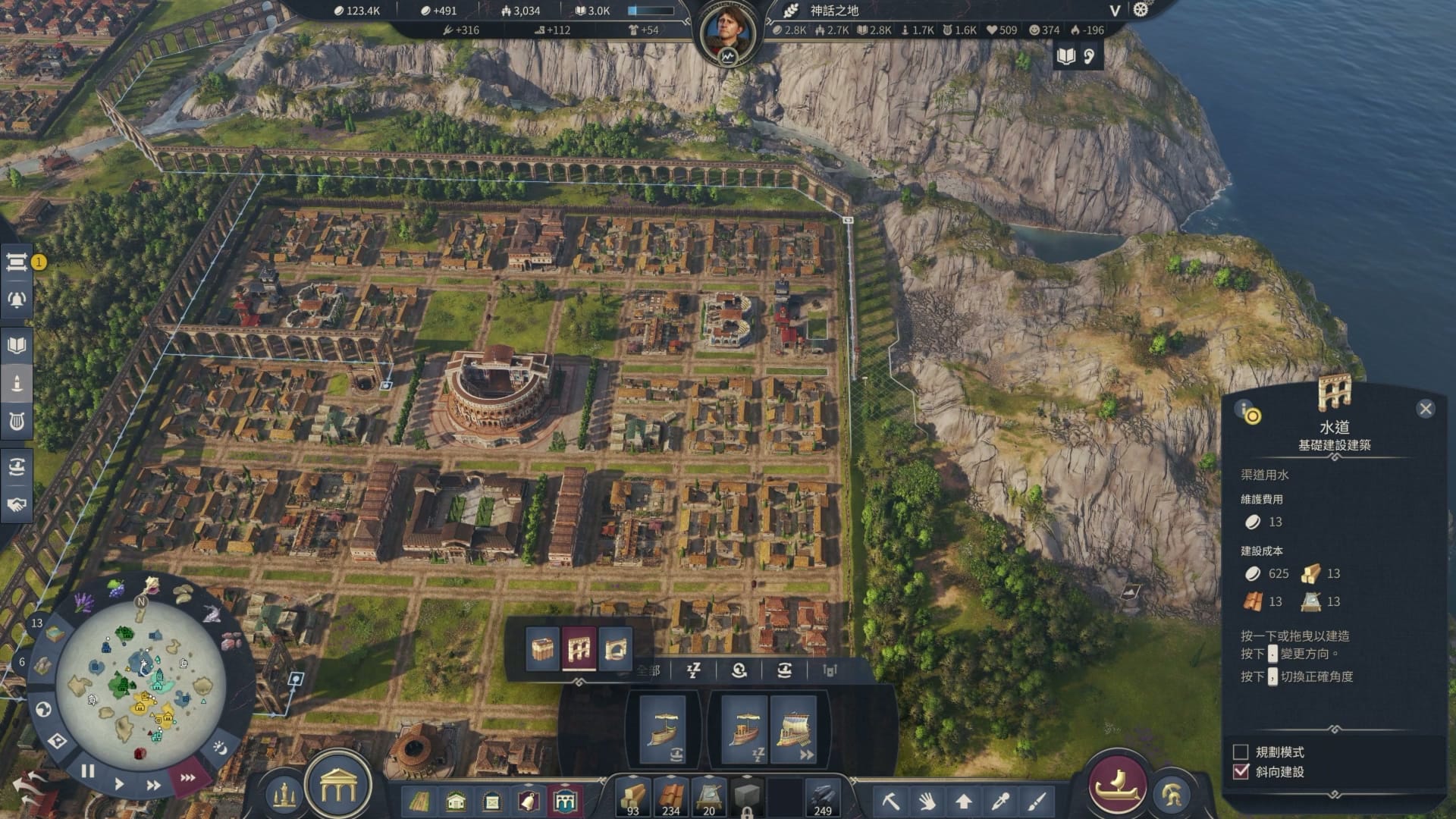Screen dimensions: 1456x819
Task: Choose the stone arch building option
Action: pyautogui.click(x=615, y=648)
